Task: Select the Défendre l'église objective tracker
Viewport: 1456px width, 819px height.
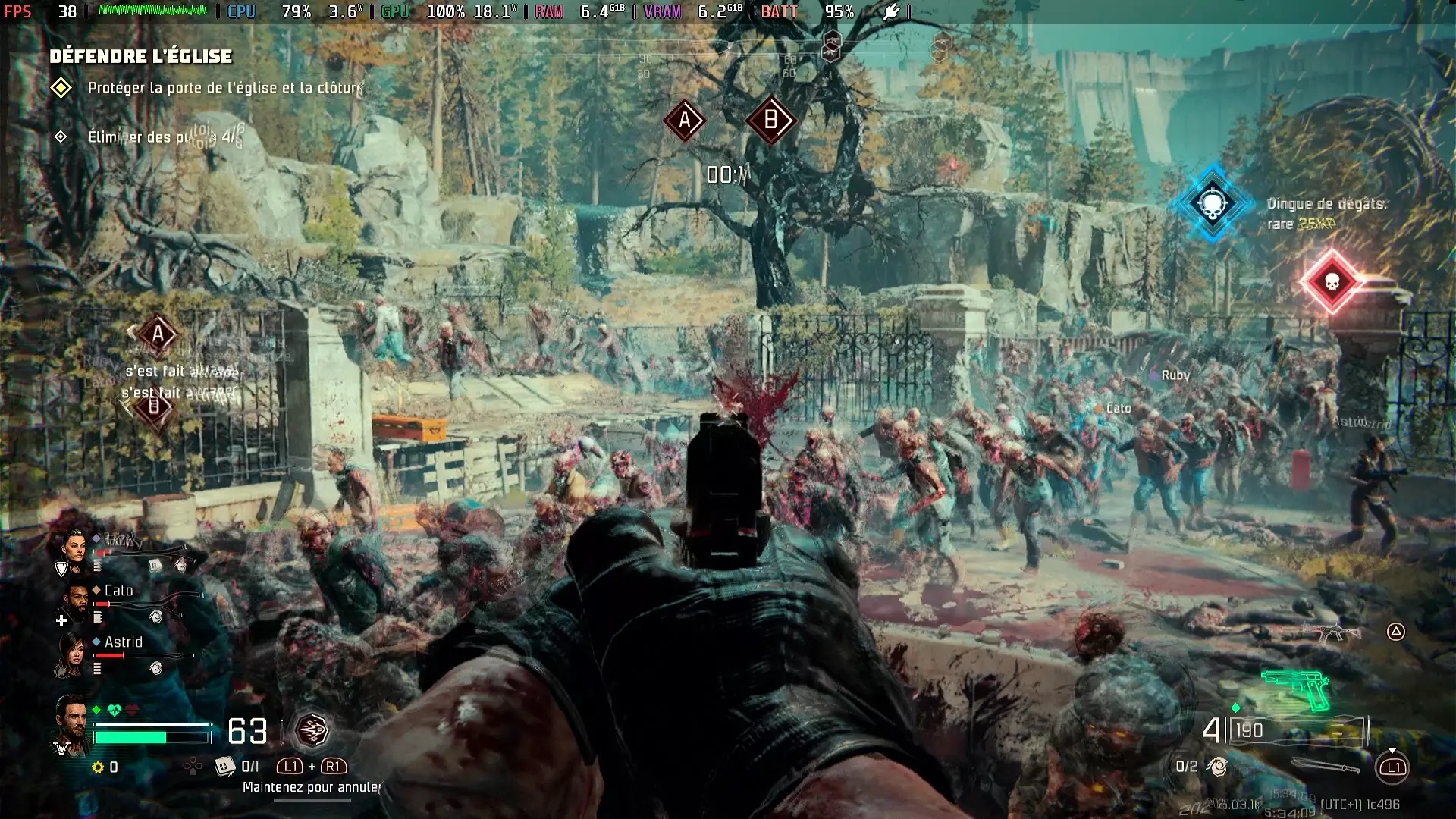Action: coord(141,56)
